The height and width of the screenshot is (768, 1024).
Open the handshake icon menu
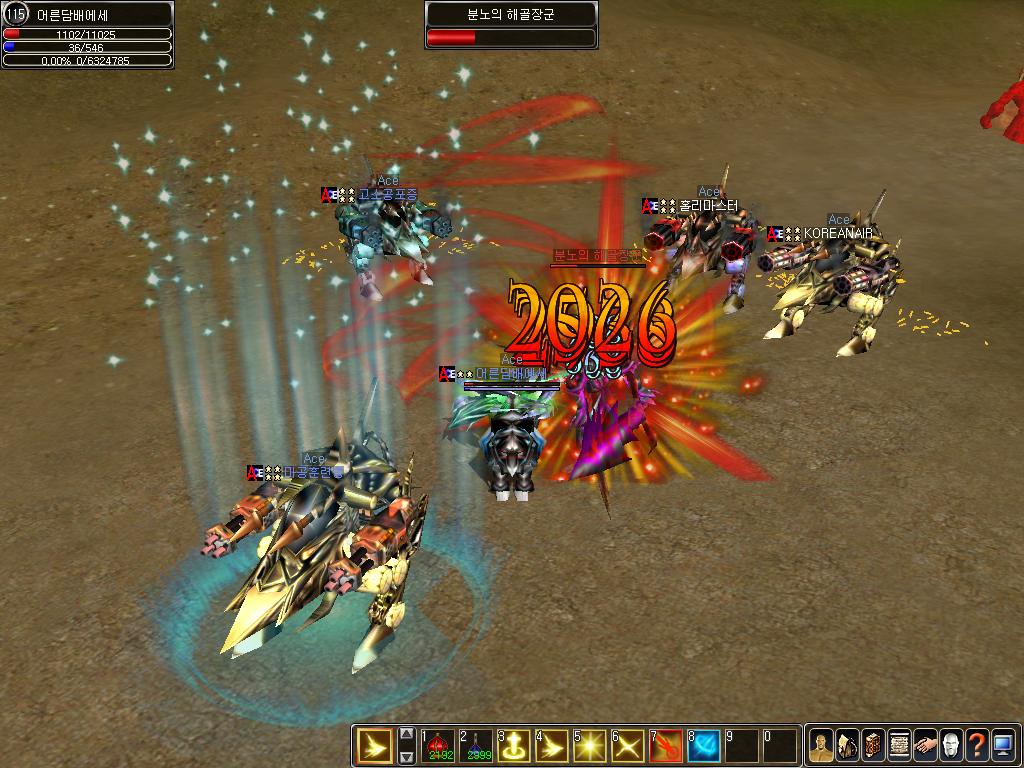point(925,746)
